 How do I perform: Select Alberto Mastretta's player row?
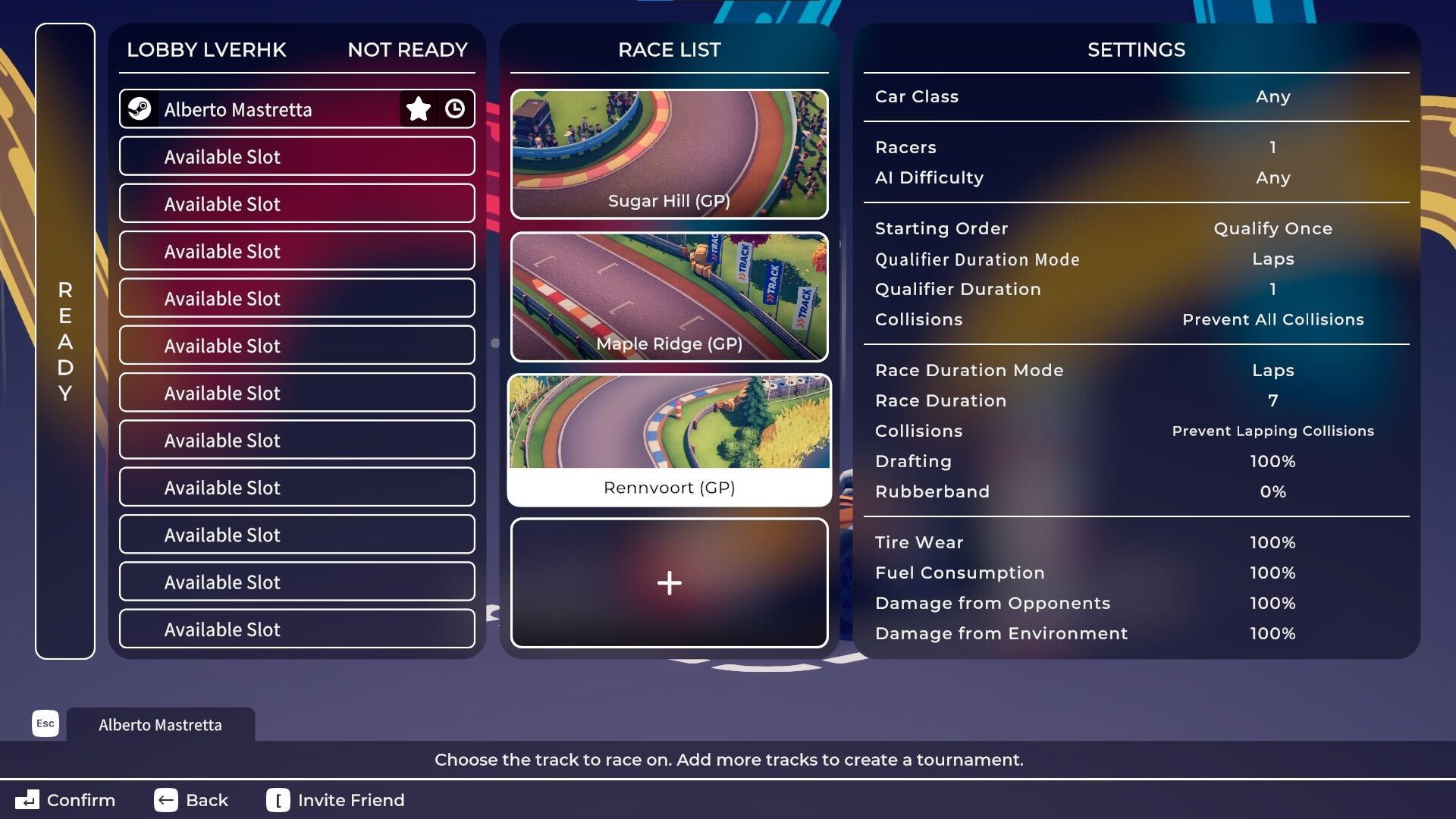point(258,109)
